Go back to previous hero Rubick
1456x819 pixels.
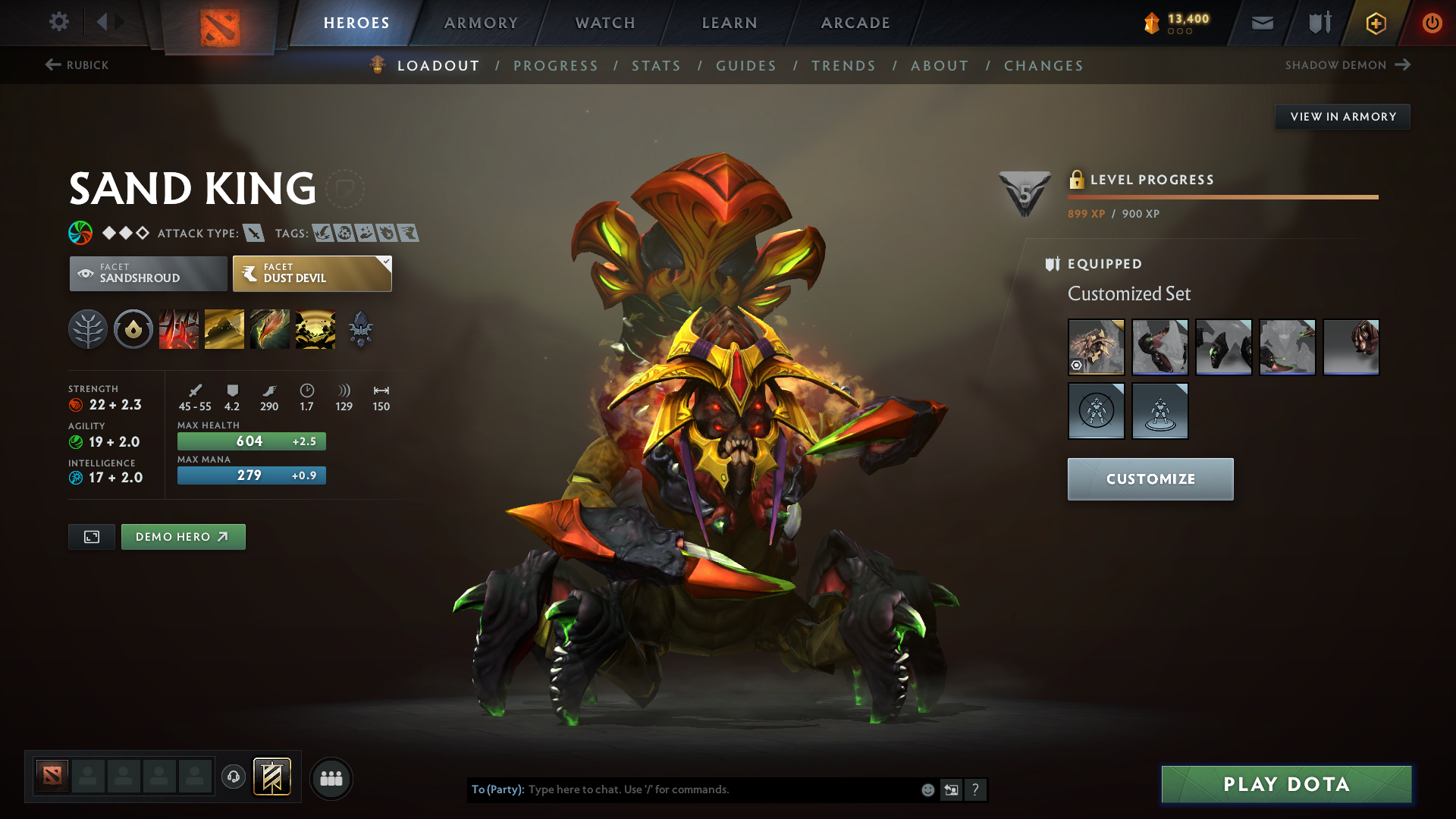coord(77,65)
